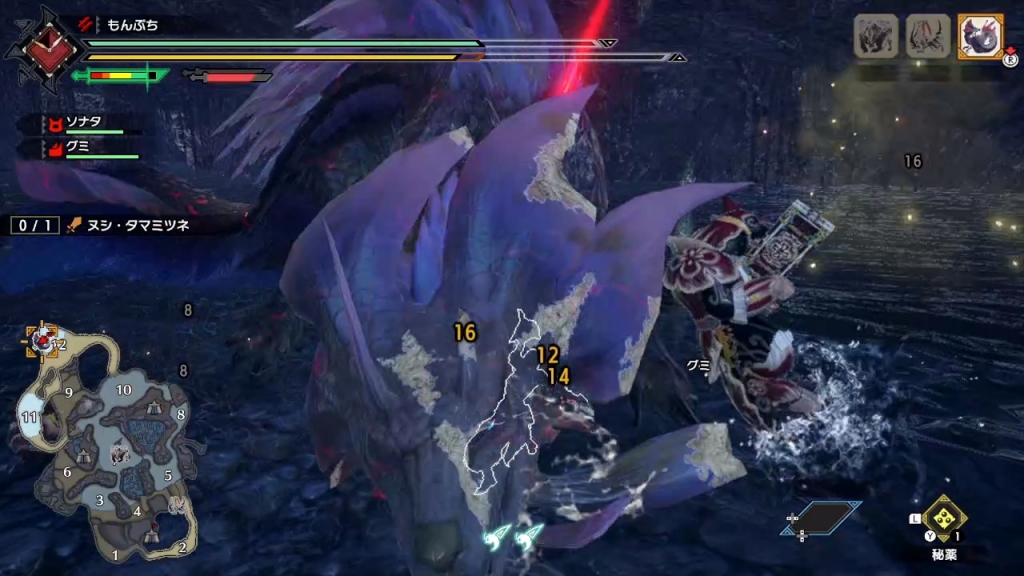Click the empty blue action bar panel

[822, 517]
